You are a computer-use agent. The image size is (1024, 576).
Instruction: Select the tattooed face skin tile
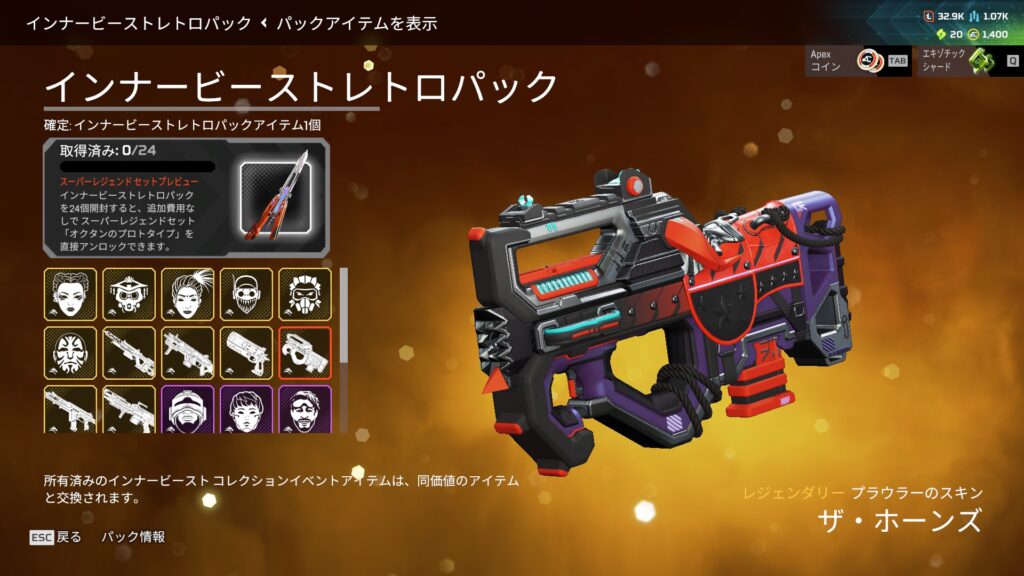coord(70,352)
